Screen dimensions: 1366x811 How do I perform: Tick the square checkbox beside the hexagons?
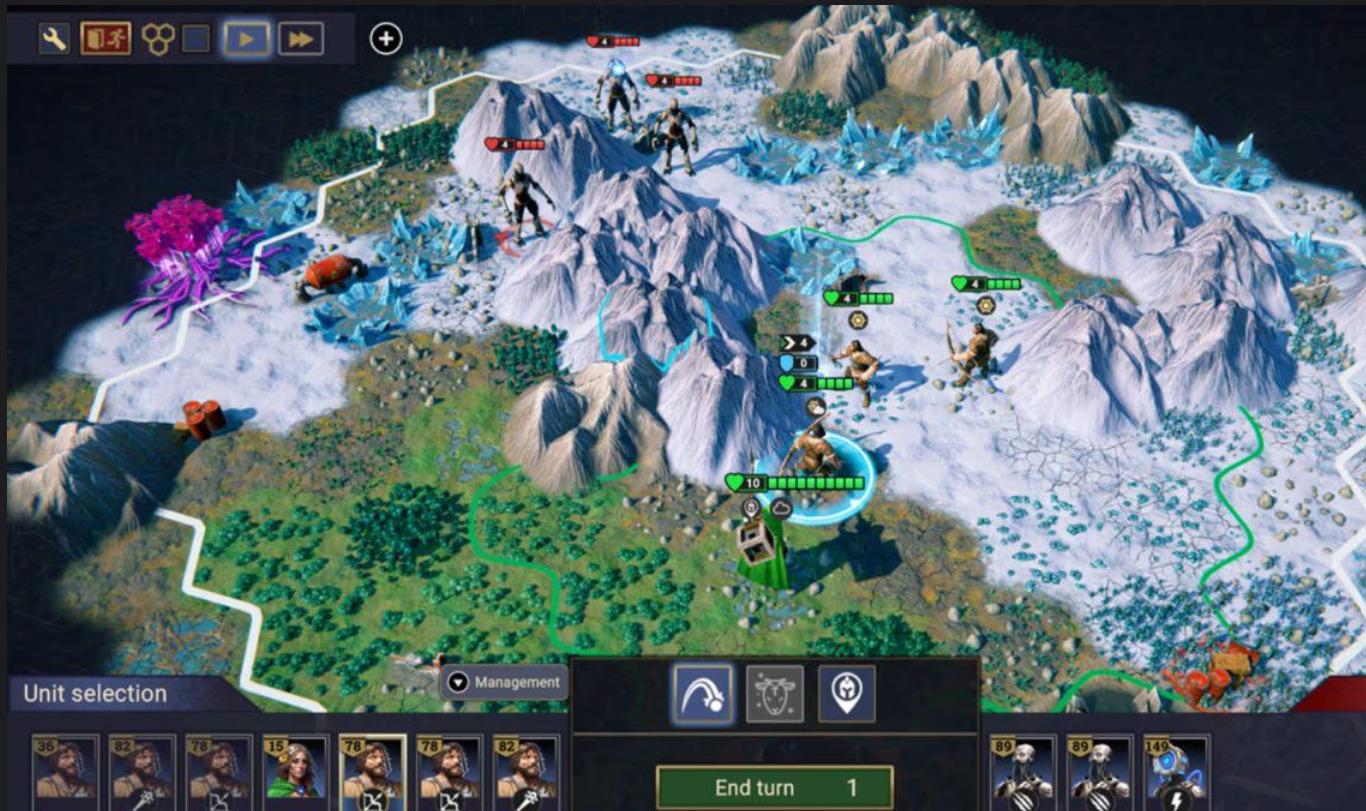[196, 39]
